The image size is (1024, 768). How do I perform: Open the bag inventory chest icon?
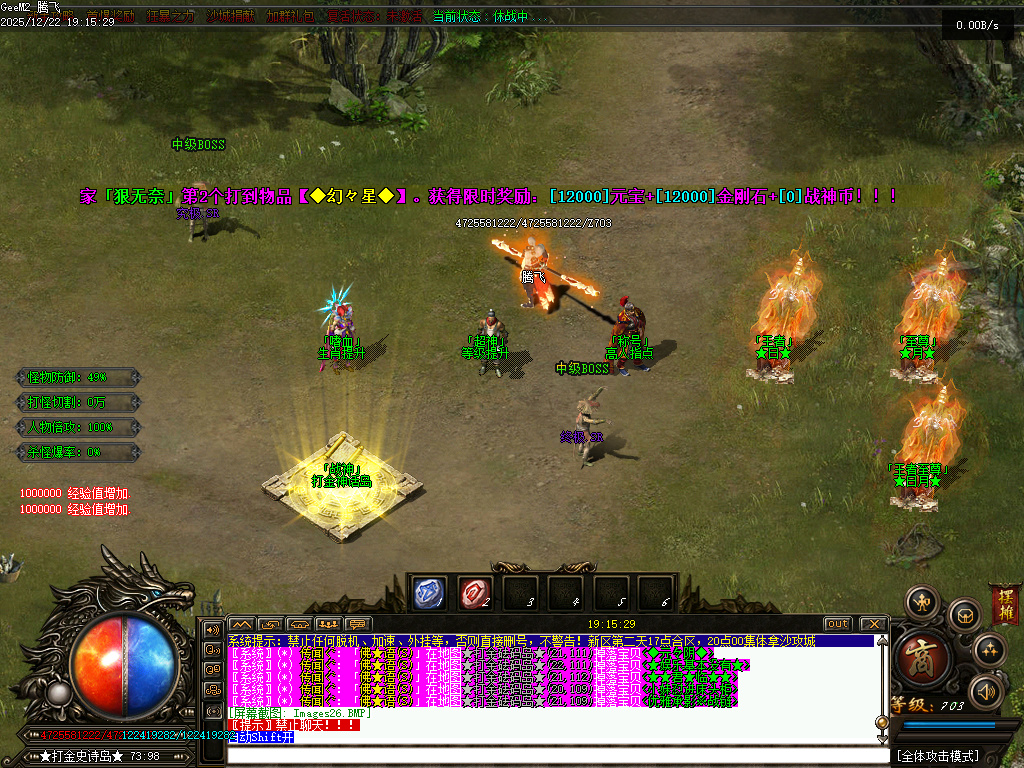click(x=965, y=612)
